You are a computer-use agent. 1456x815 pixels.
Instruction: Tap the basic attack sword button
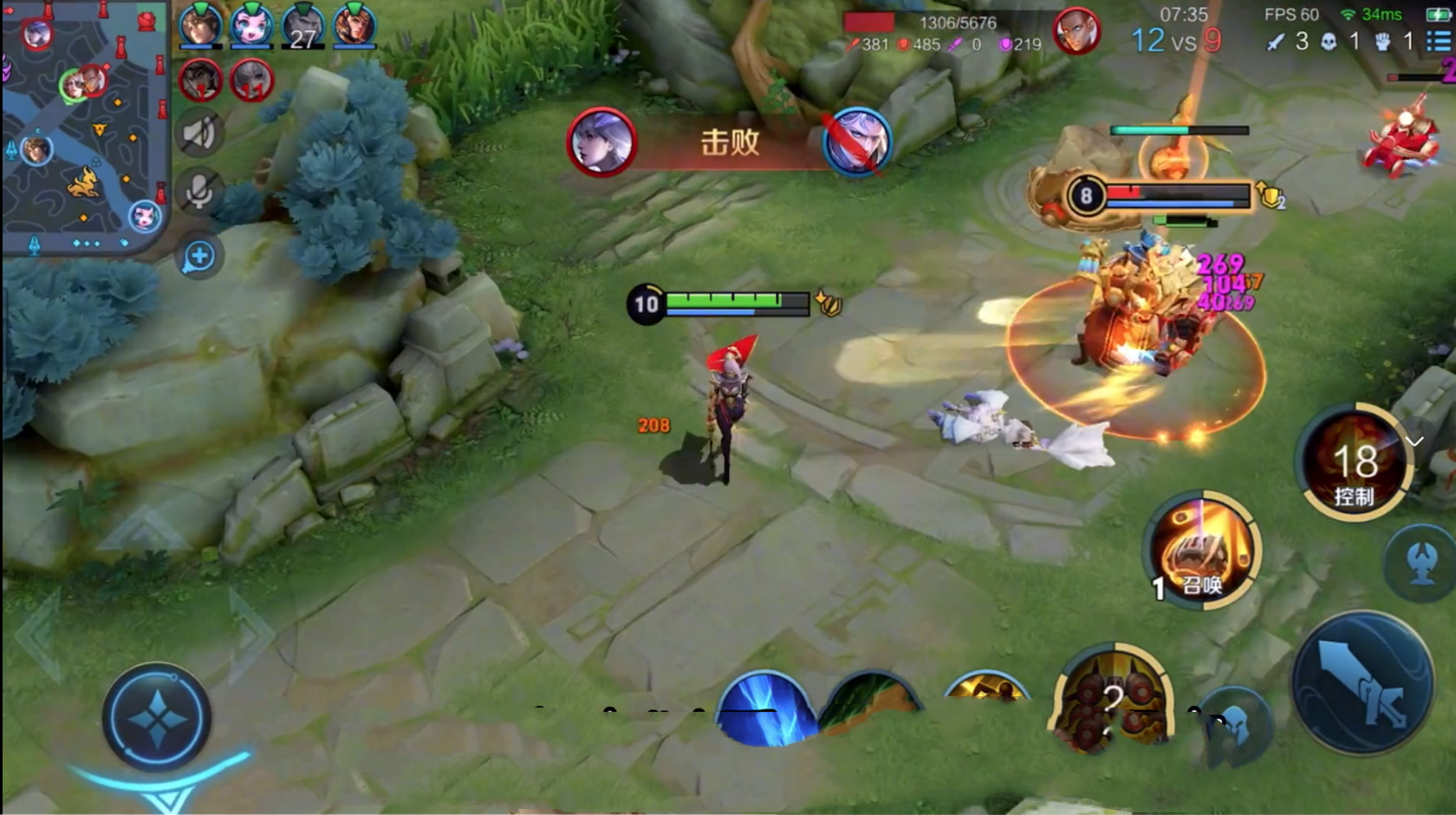[x=1362, y=682]
